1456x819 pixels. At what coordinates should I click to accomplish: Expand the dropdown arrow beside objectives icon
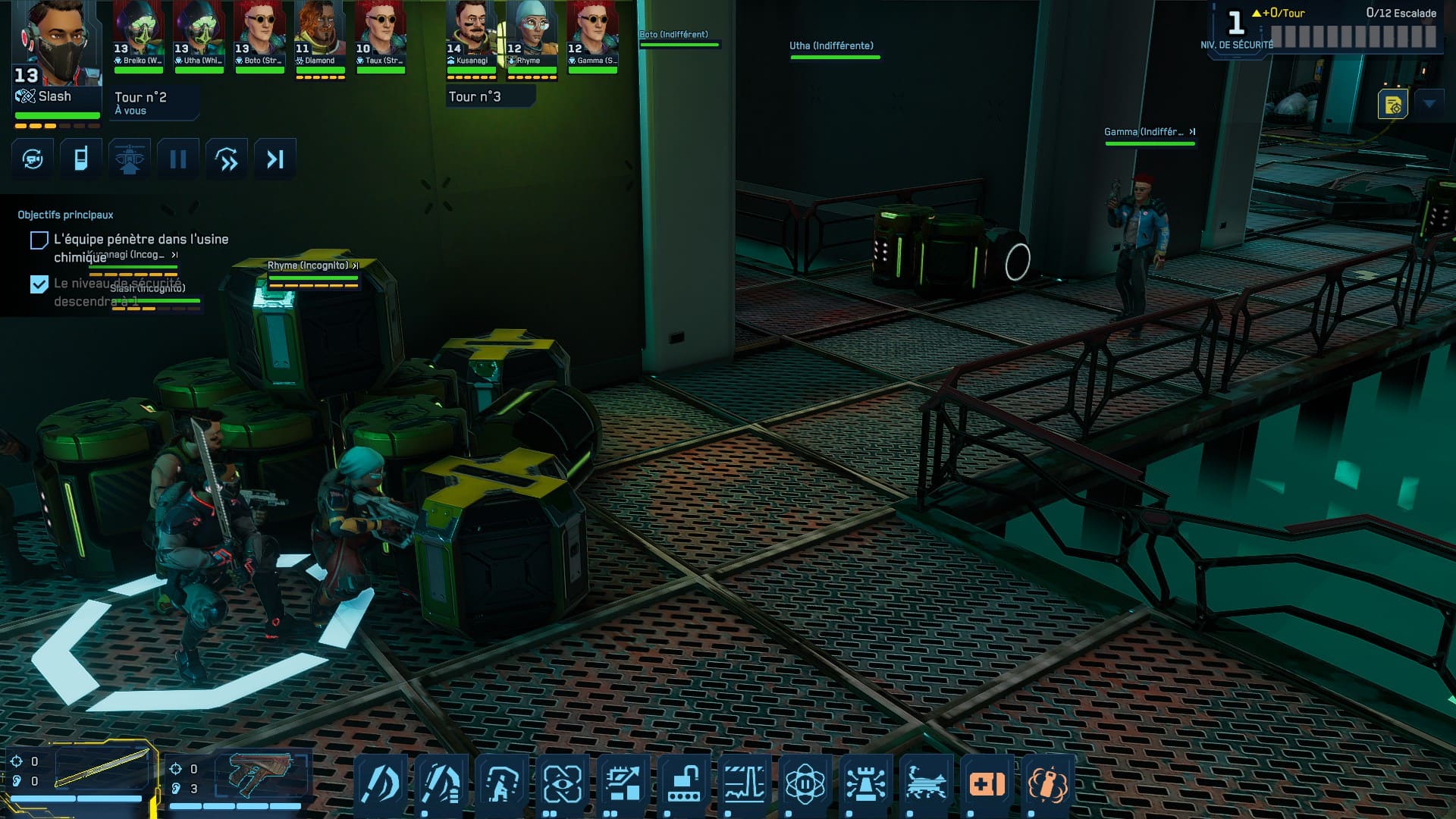pos(1429,103)
